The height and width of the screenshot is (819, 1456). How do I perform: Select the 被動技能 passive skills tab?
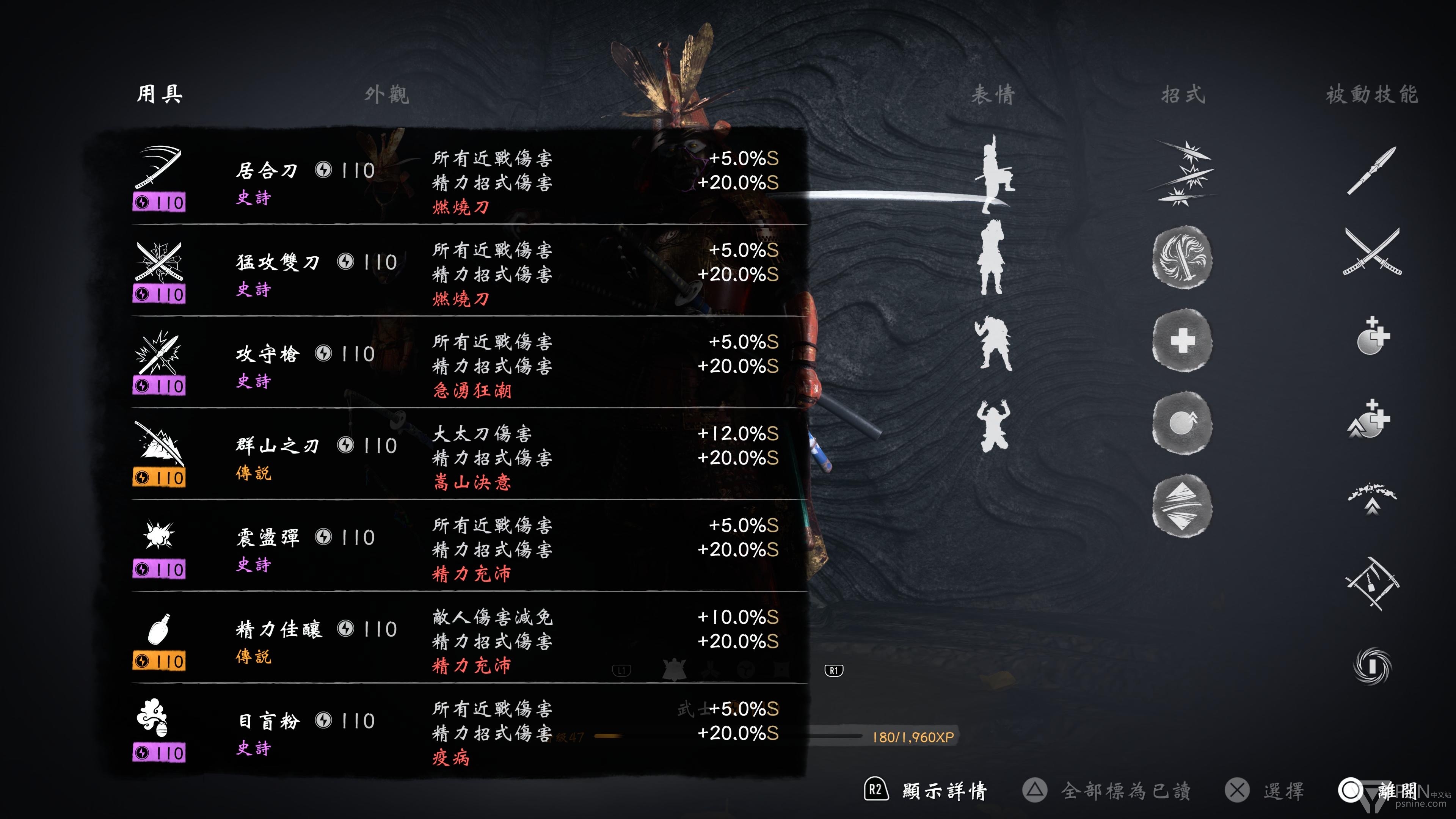[1372, 94]
